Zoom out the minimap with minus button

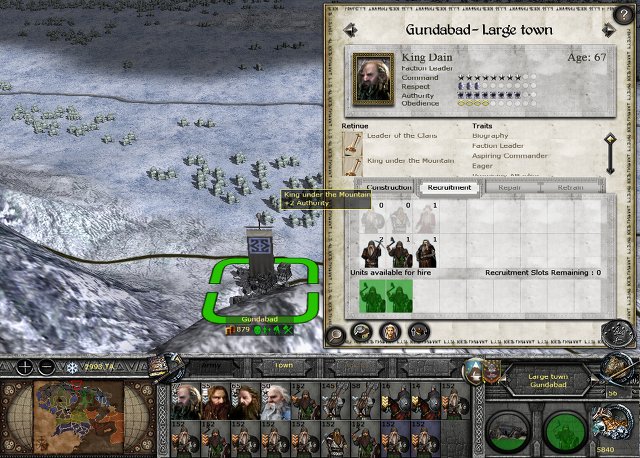[44, 367]
